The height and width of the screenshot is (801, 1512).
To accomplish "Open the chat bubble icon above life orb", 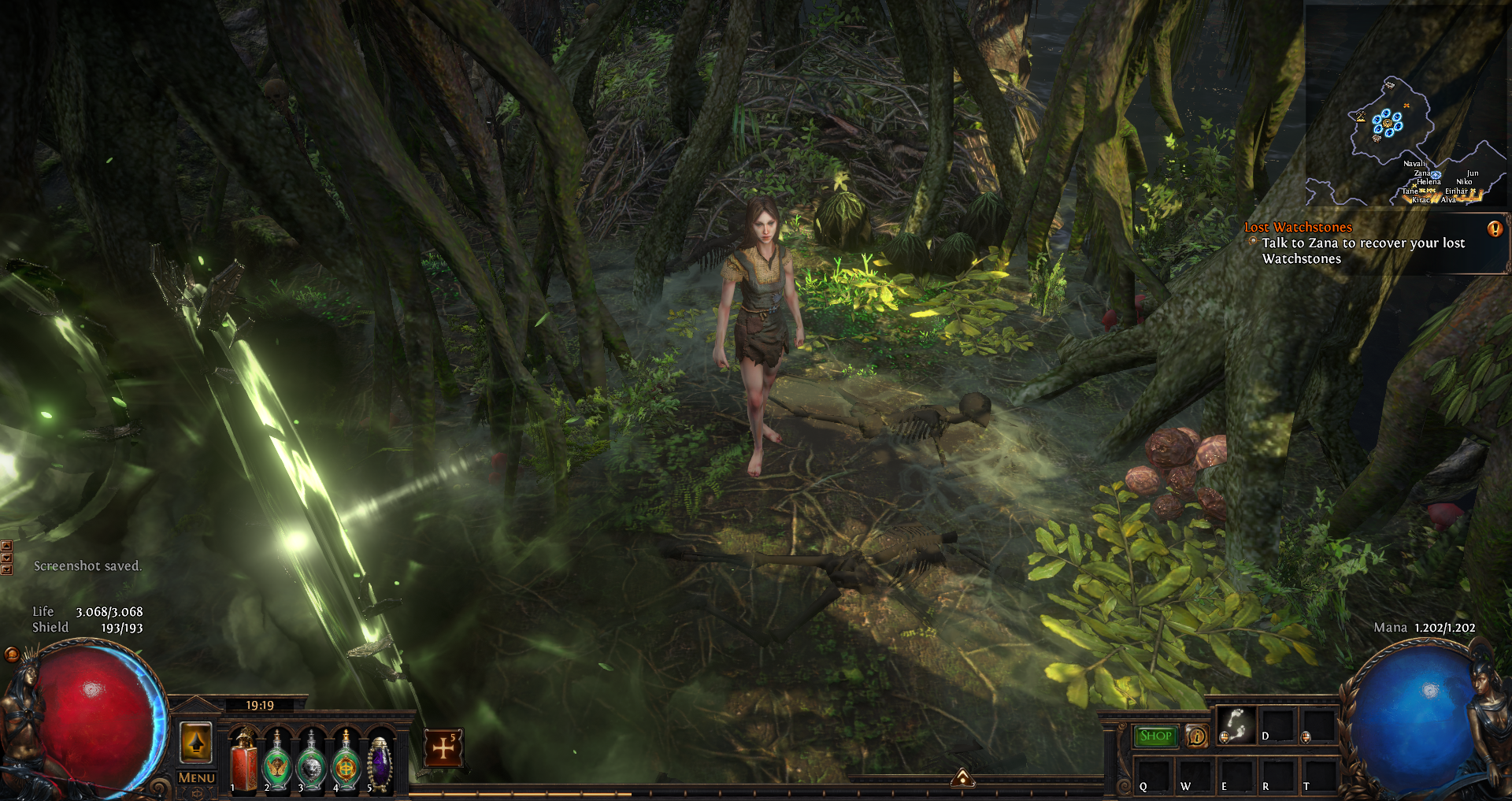I will pyautogui.click(x=12, y=654).
